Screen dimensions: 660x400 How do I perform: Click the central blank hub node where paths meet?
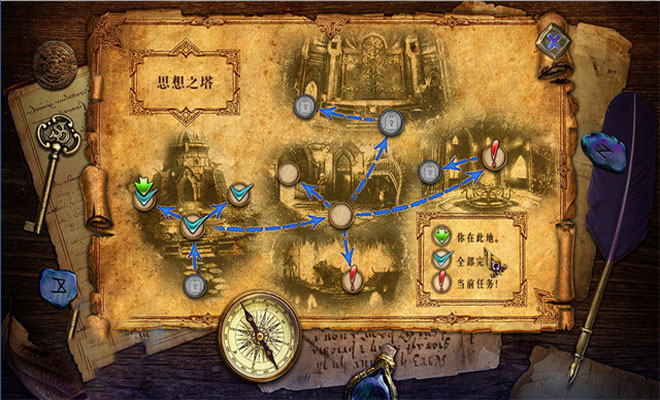[341, 215]
